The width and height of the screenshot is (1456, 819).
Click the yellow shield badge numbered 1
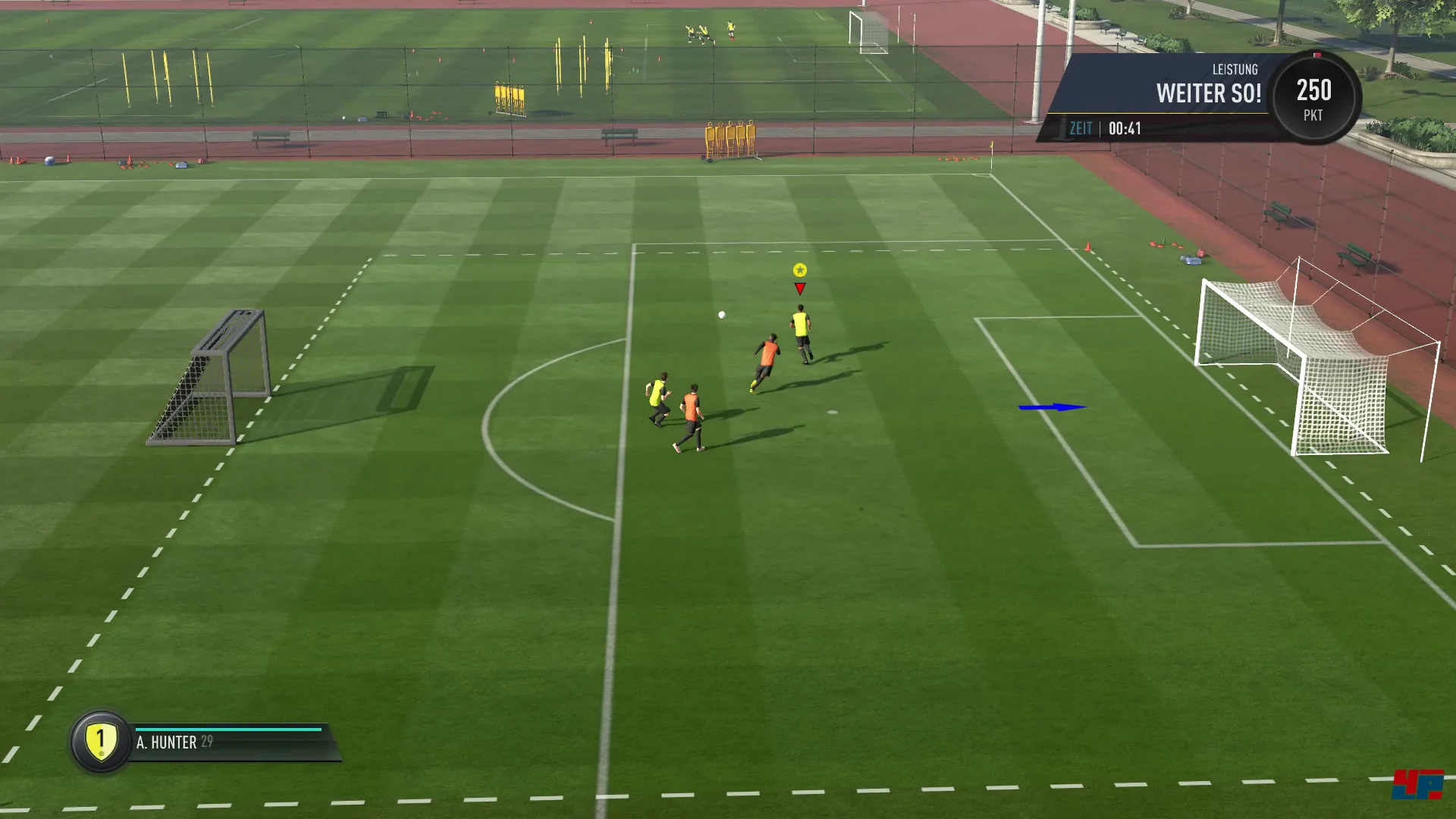click(101, 741)
